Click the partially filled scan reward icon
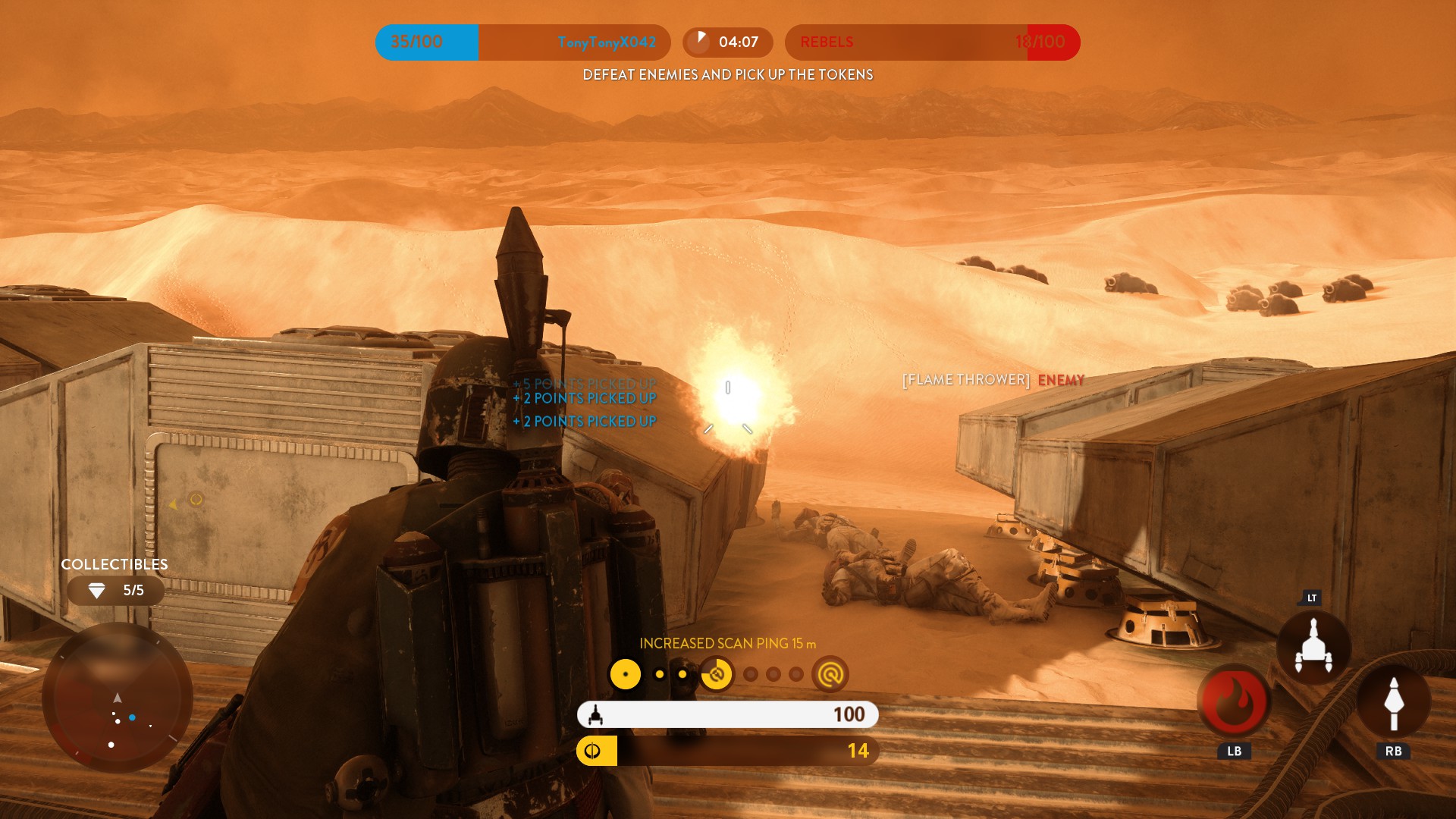The width and height of the screenshot is (1456, 819). [717, 674]
